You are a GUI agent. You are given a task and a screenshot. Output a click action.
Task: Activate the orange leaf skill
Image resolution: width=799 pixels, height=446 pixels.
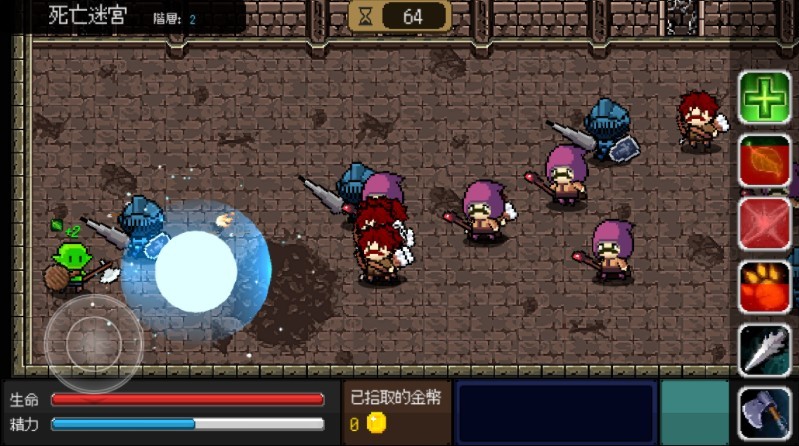point(765,161)
